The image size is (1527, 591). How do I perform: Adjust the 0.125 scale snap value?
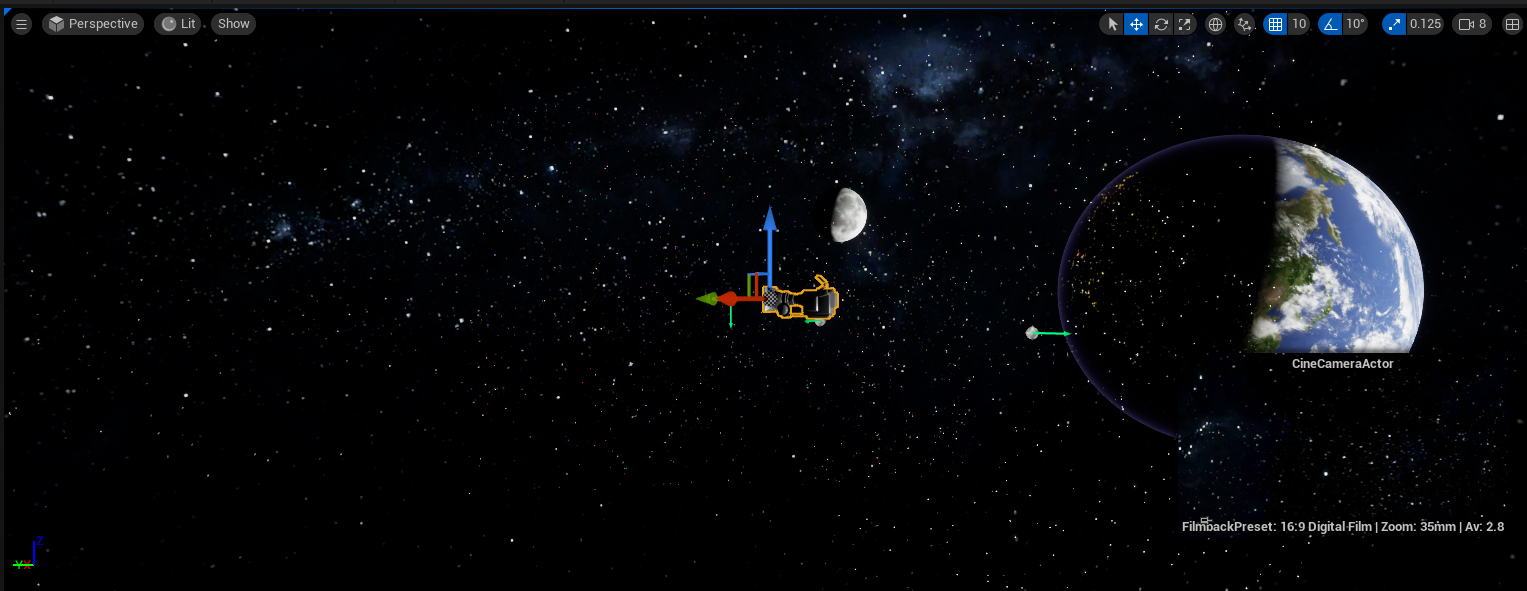pyautogui.click(x=1425, y=24)
